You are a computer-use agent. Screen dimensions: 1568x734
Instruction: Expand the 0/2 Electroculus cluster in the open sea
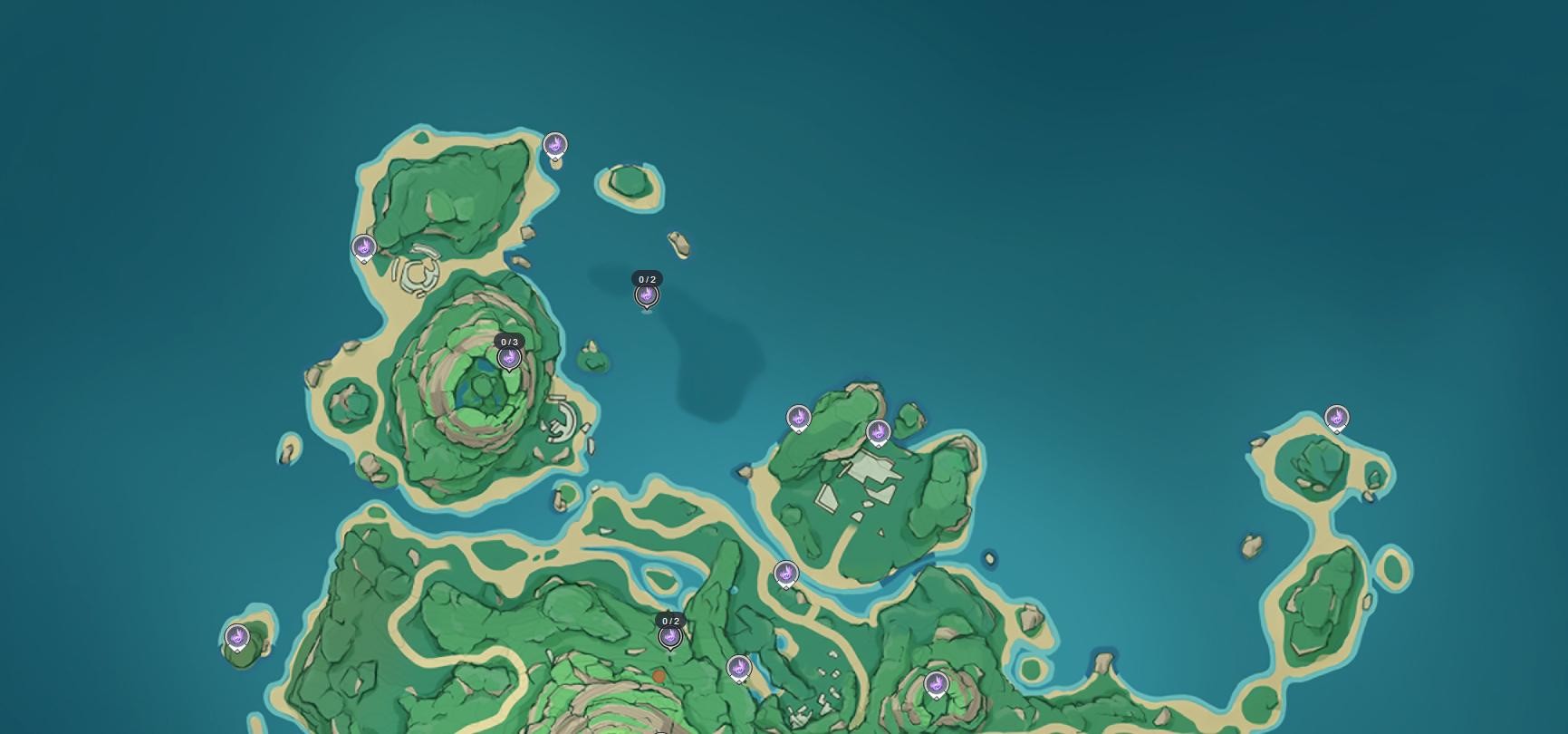click(647, 294)
